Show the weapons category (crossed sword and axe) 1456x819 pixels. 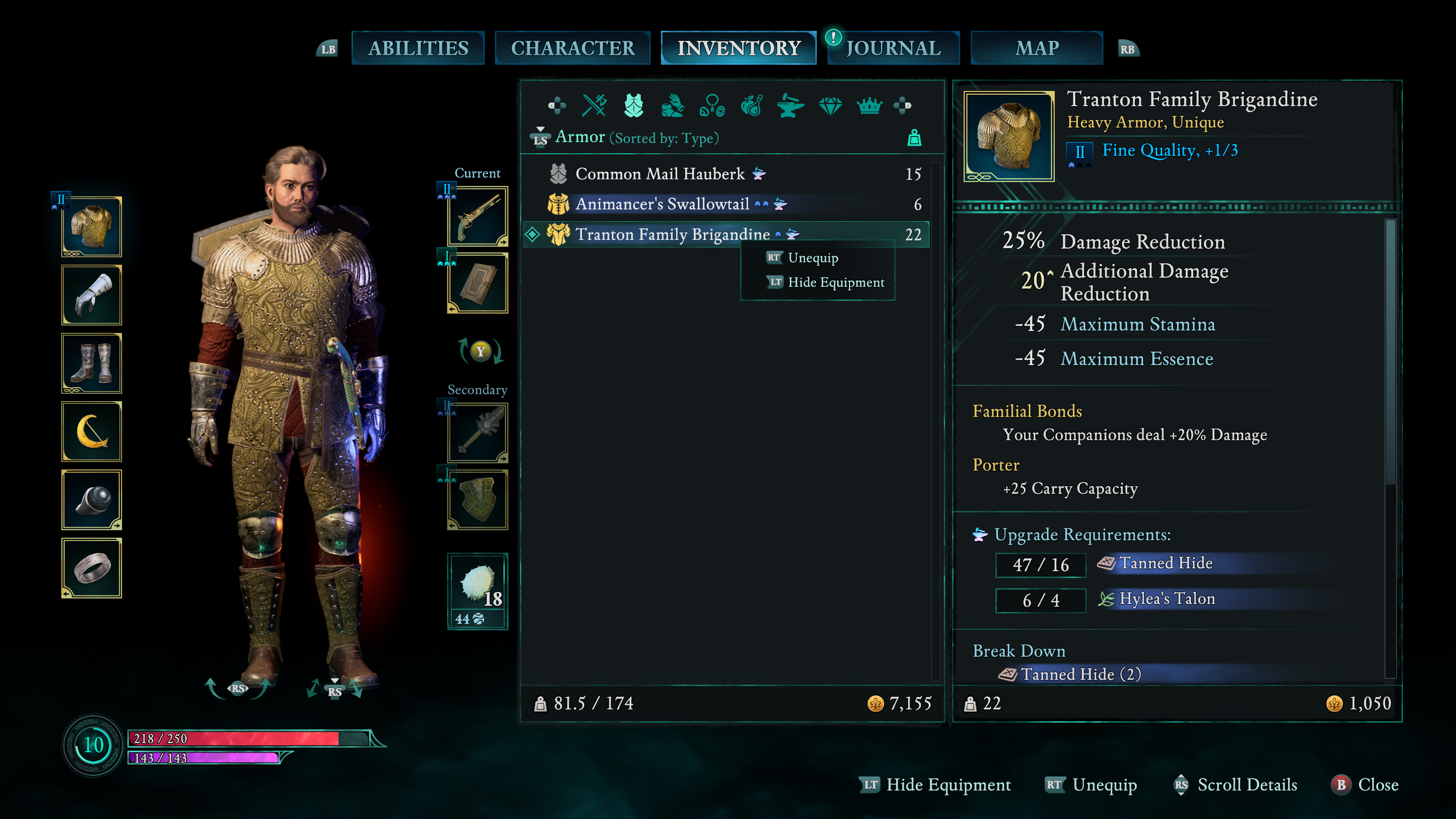tap(594, 106)
